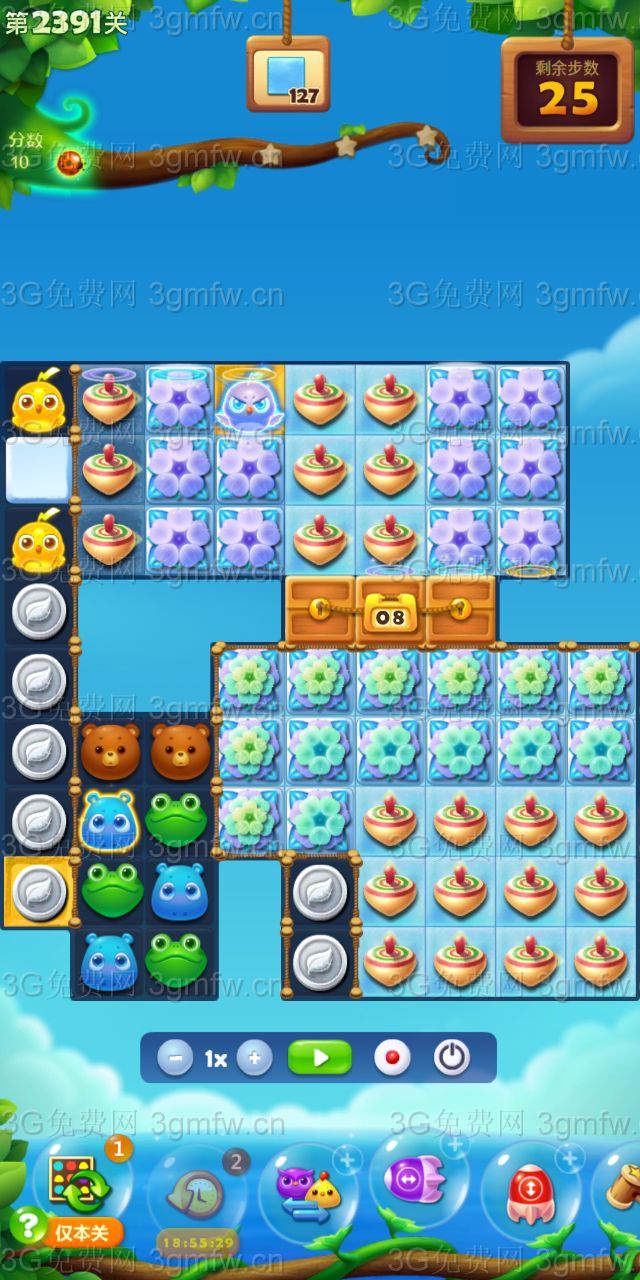
Task: Tap the treasure chest showing 08
Action: click(391, 610)
